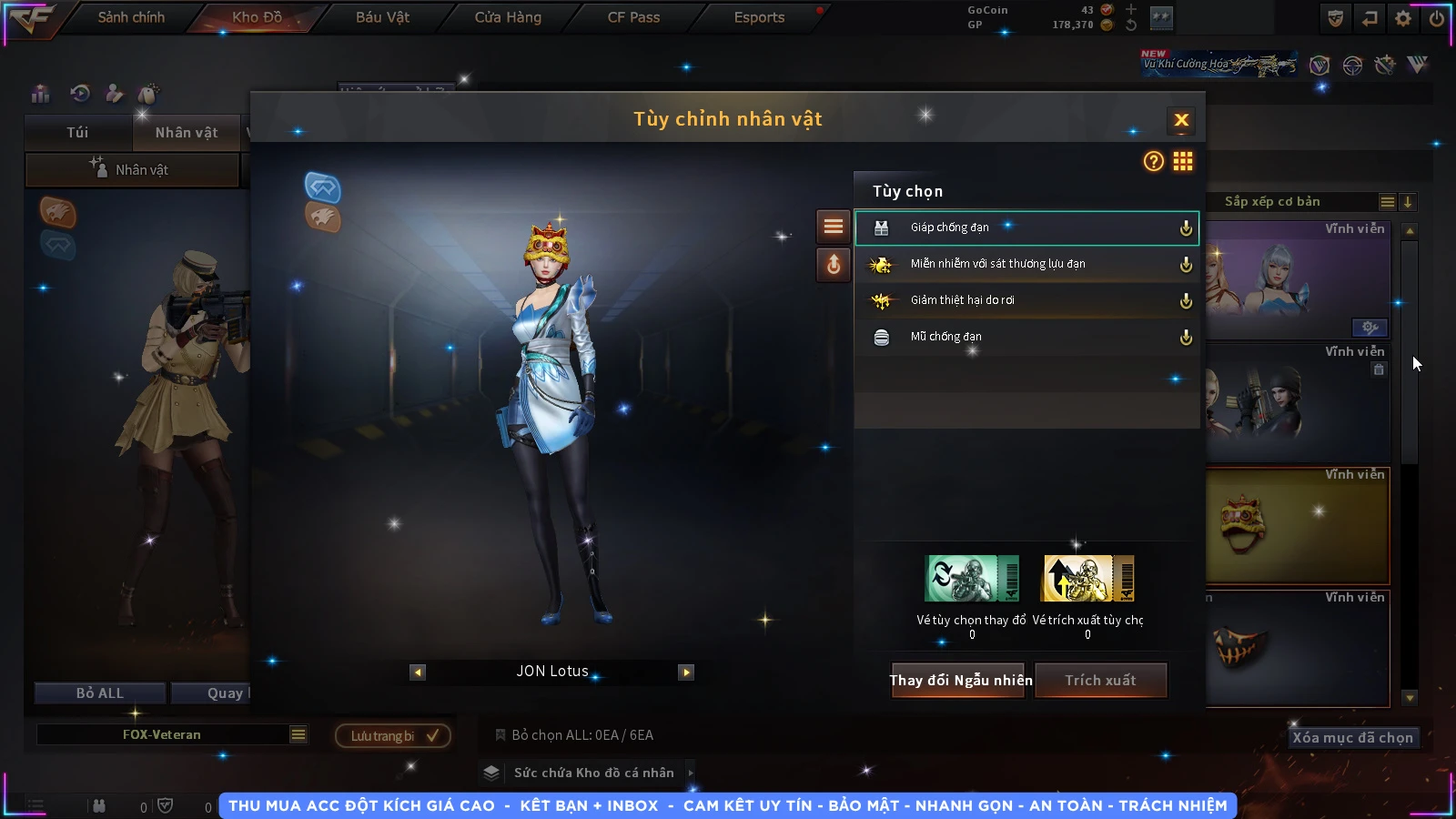Switch to the Báu Vật tab
This screenshot has height=819, width=1456.
tap(382, 17)
